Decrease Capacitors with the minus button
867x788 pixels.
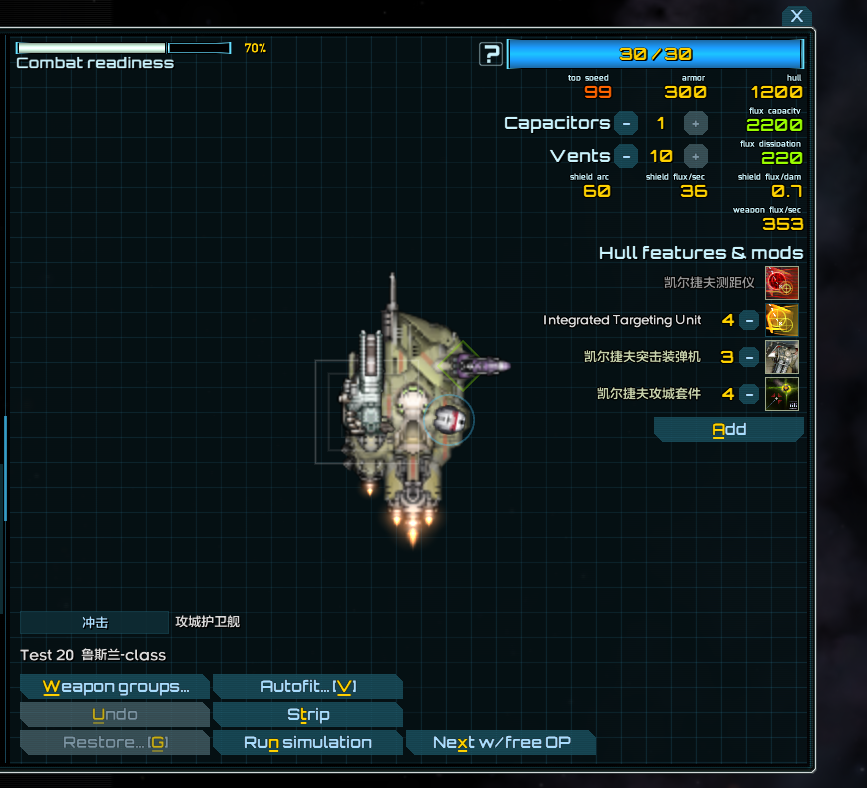pyautogui.click(x=625, y=123)
